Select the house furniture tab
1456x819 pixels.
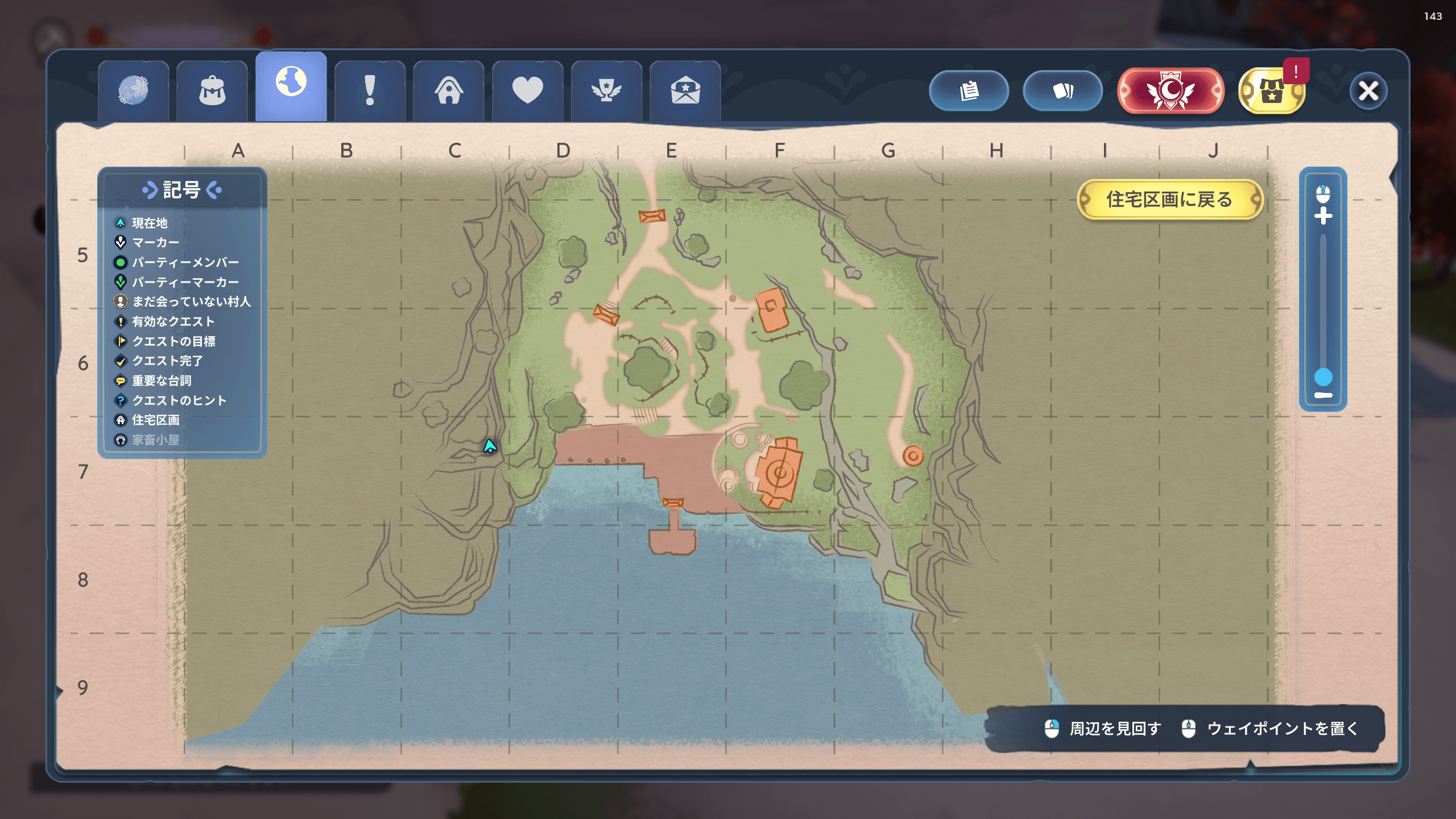click(449, 91)
